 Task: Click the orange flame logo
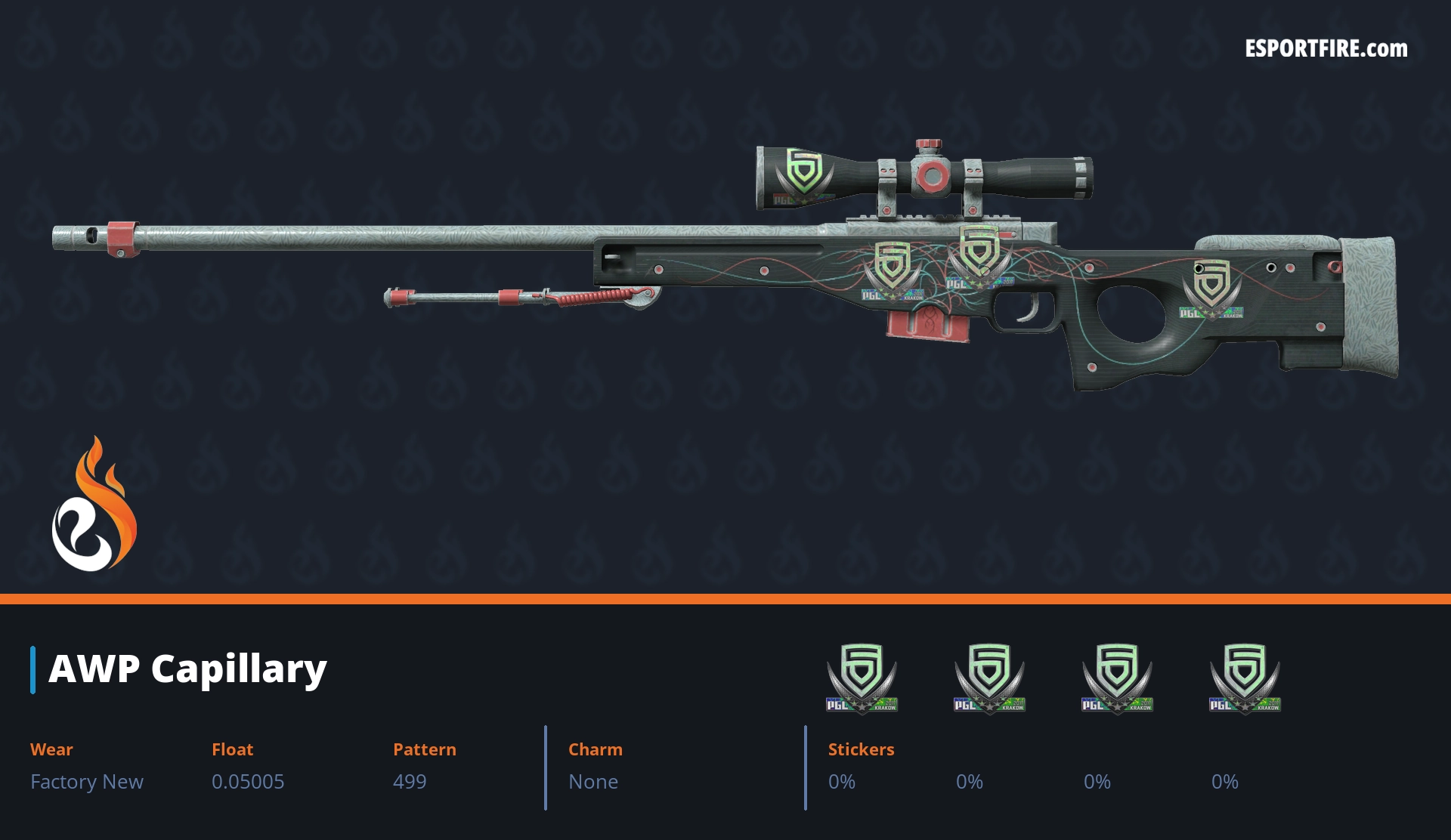point(94,505)
